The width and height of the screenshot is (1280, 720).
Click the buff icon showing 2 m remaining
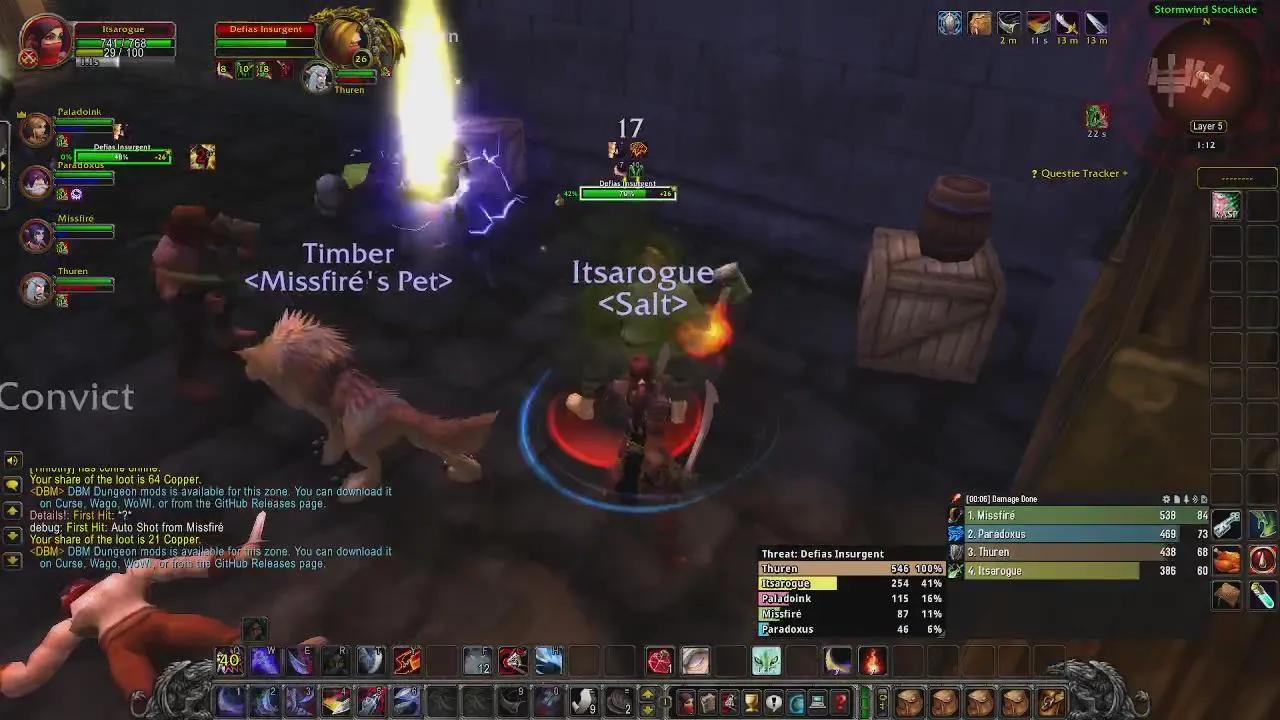[1009, 24]
